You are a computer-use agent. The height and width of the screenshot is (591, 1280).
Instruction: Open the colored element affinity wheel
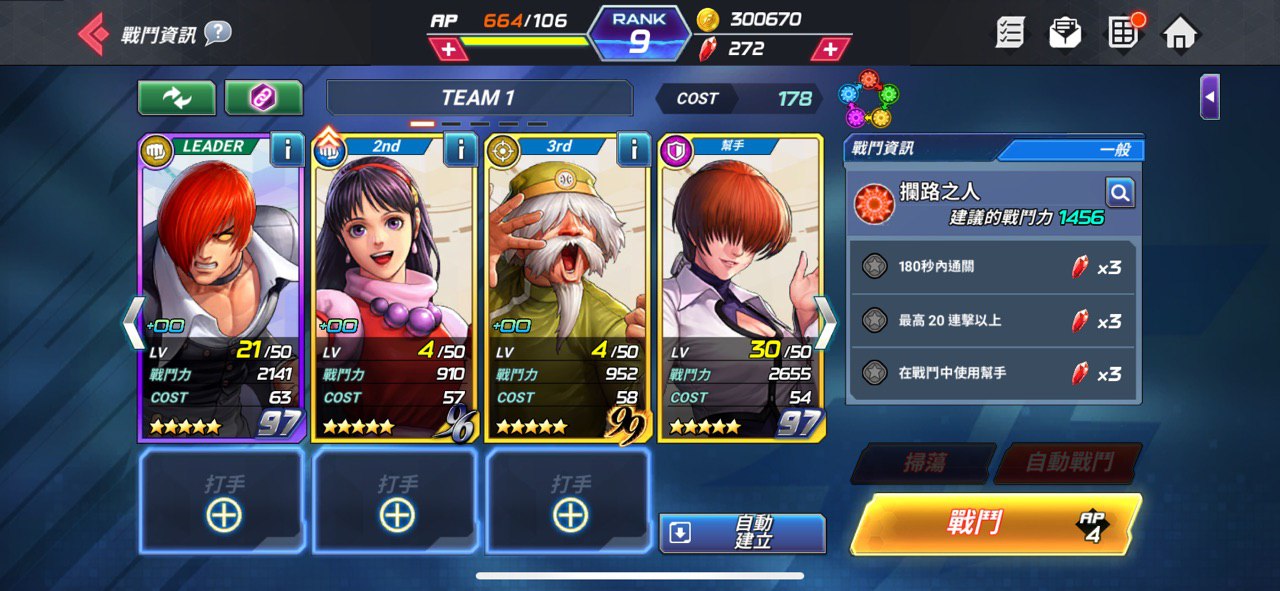pos(868,98)
